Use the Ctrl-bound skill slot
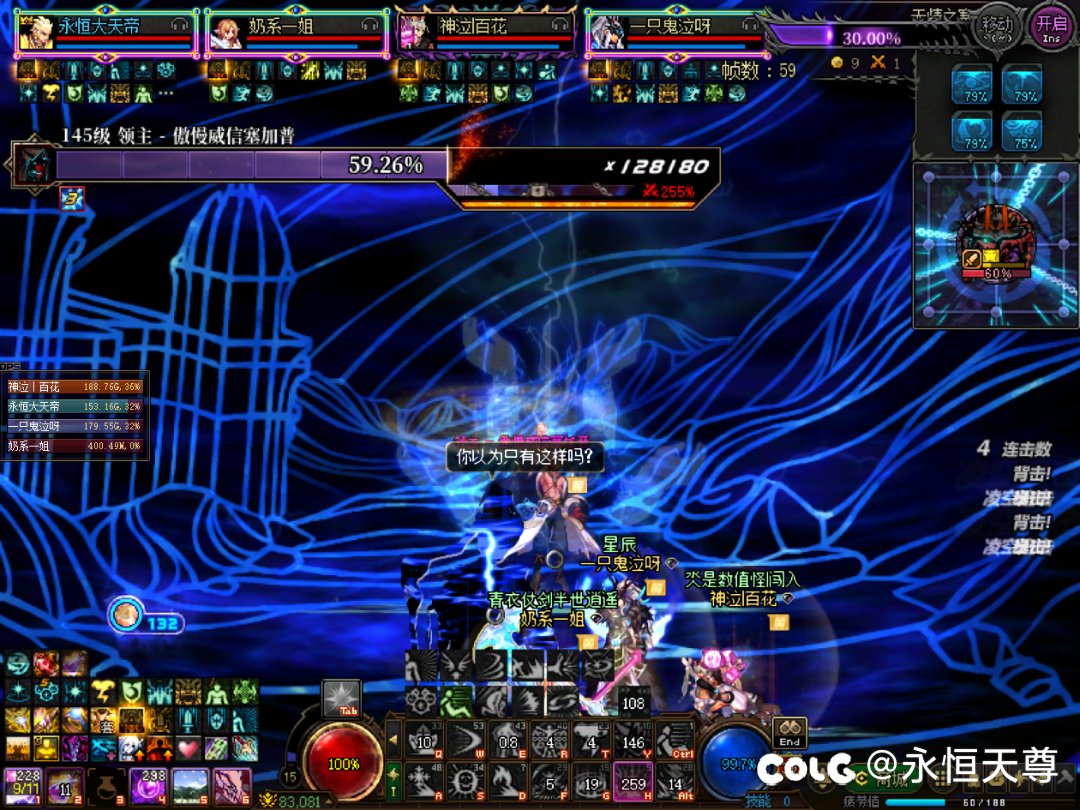Screen dimensions: 1080x810 click(x=675, y=741)
